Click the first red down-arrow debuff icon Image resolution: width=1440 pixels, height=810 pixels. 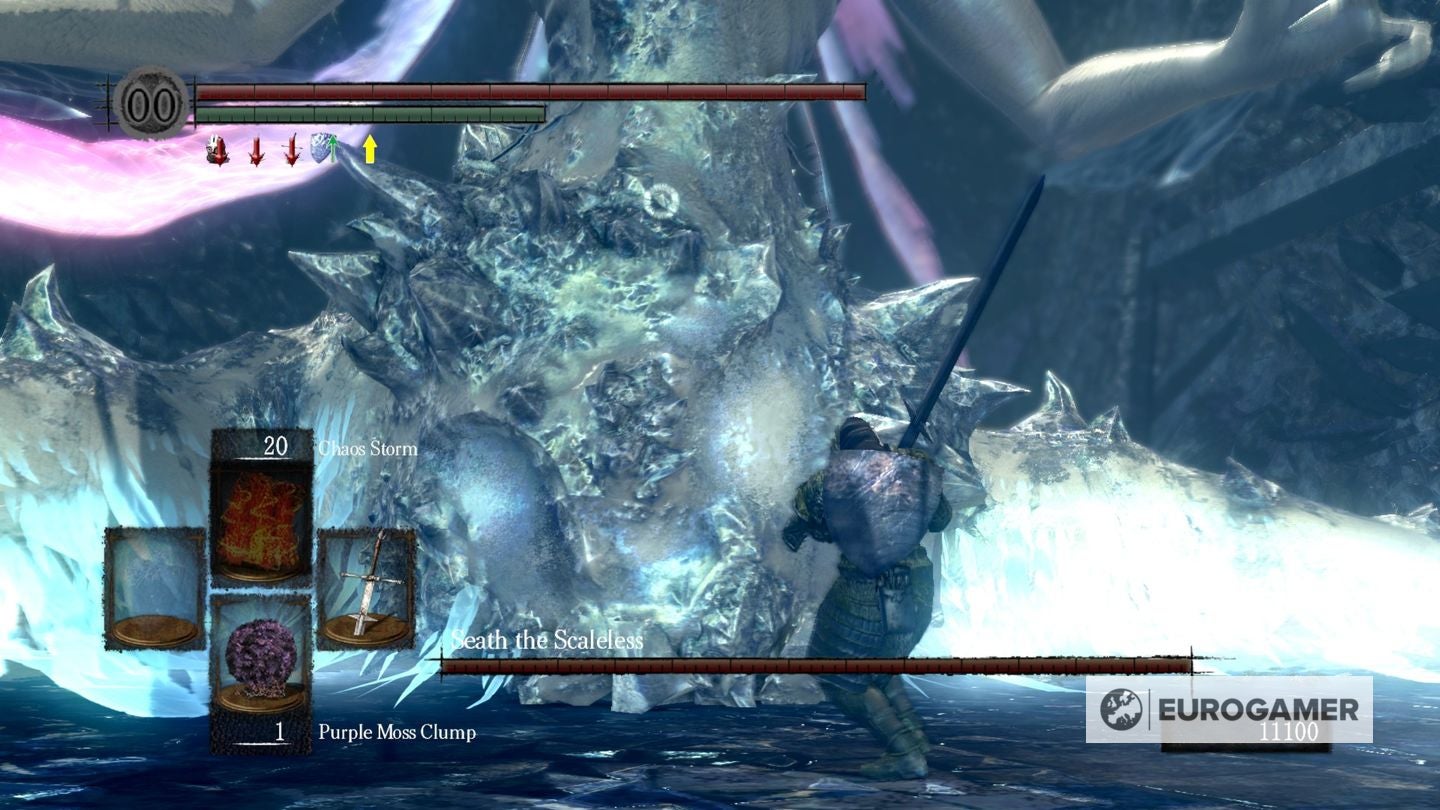[255, 151]
